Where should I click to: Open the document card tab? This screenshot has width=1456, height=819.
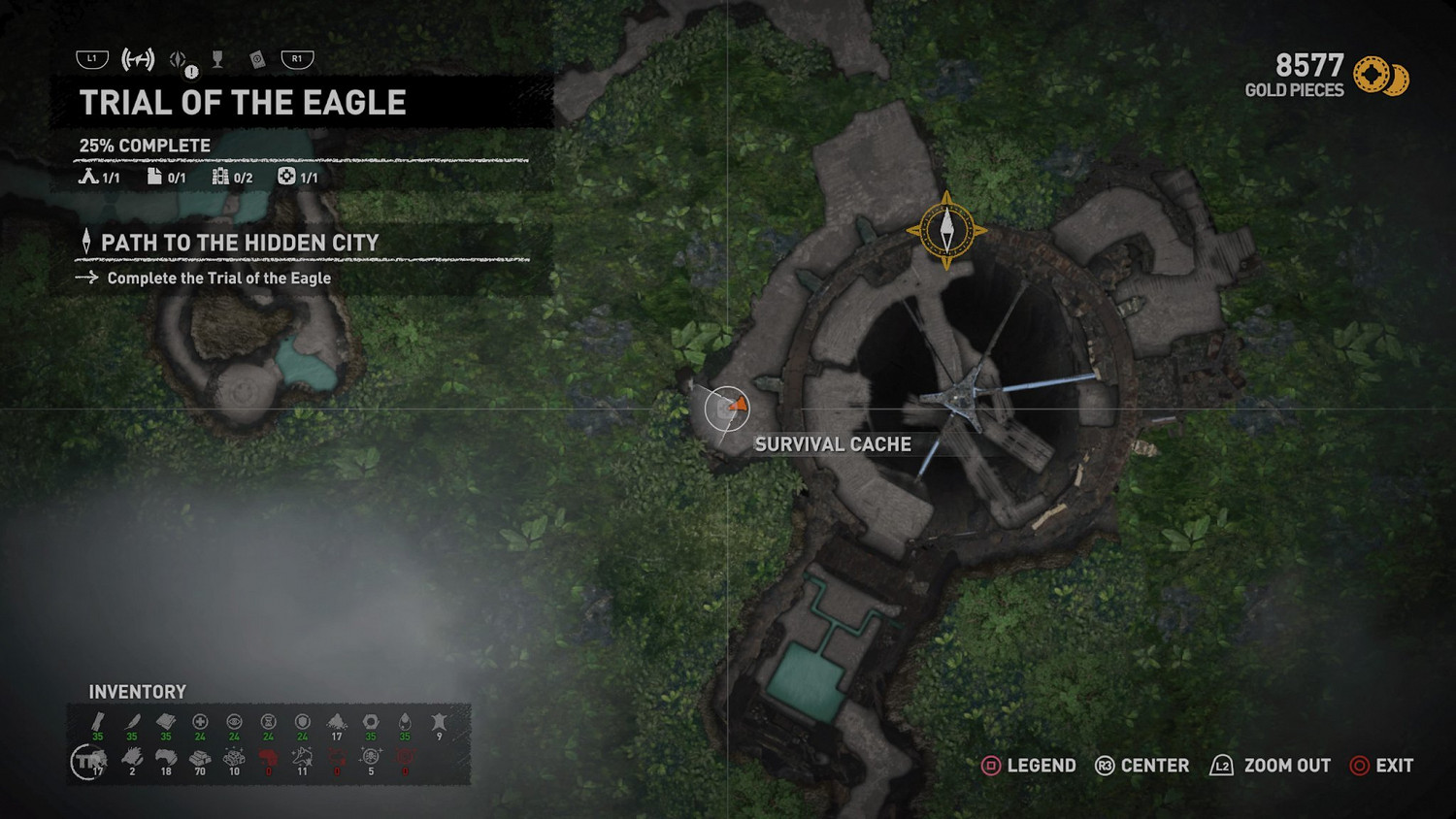coord(257,60)
